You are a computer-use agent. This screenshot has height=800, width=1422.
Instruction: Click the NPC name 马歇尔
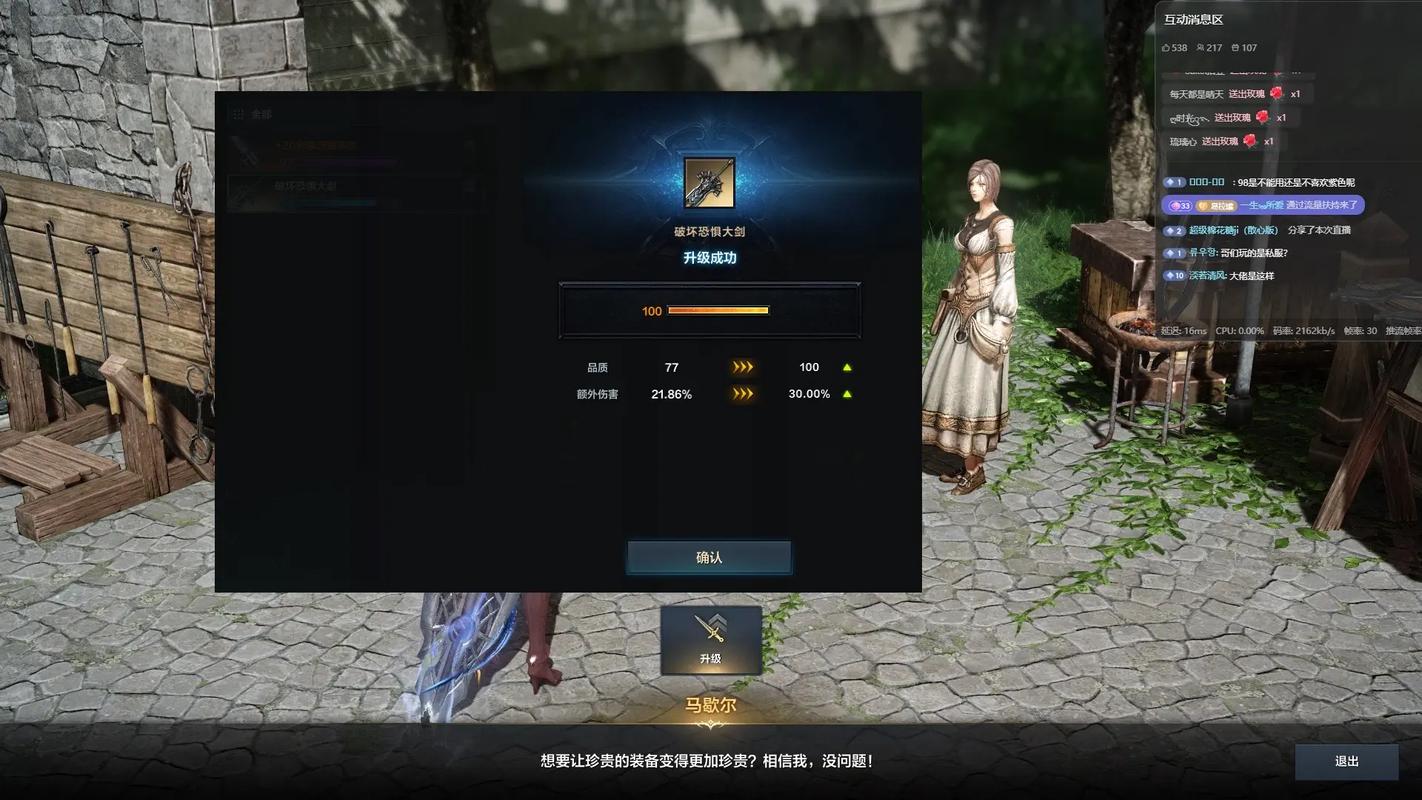coord(710,703)
